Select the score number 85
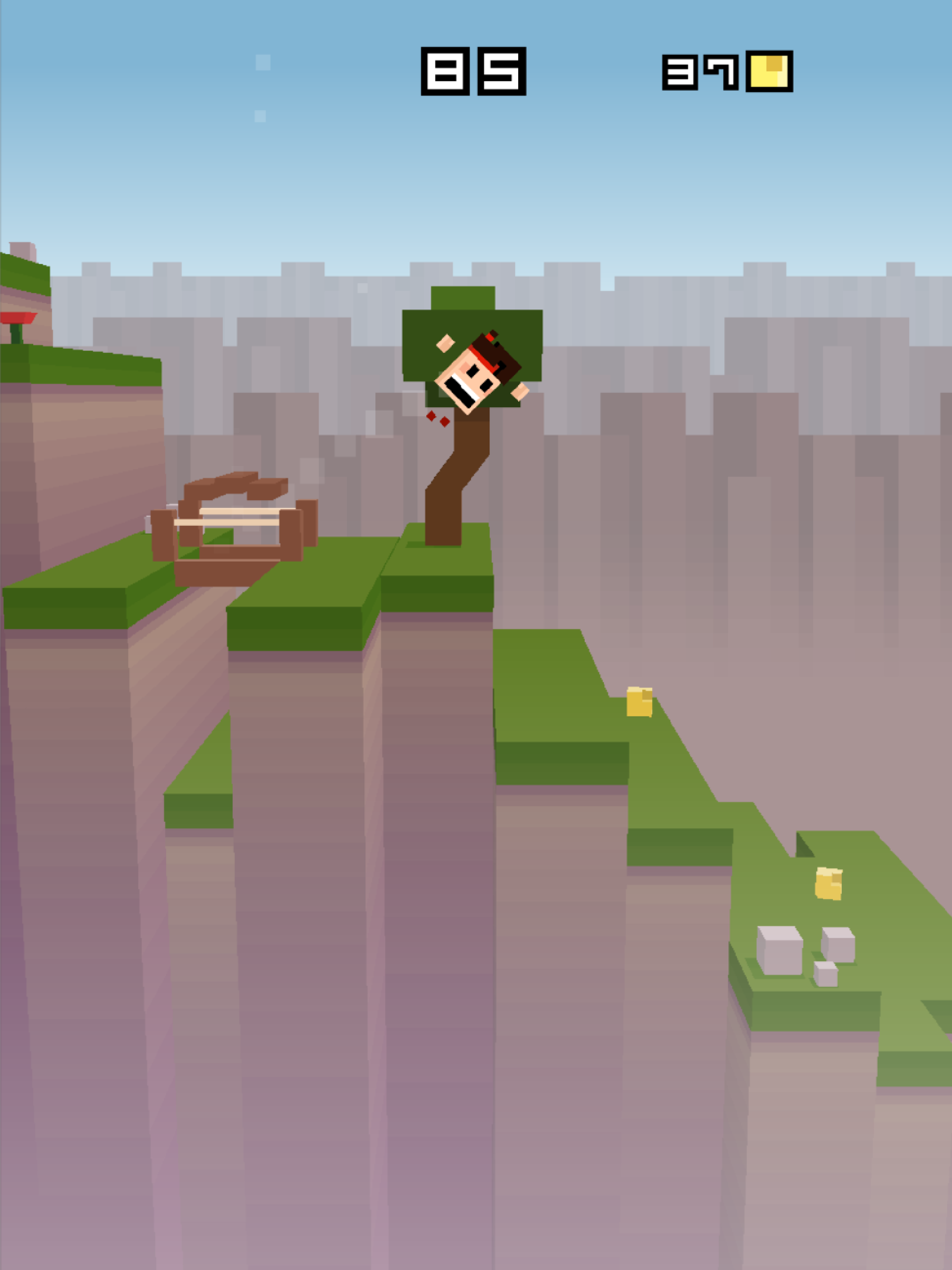Viewport: 952px width, 1270px height. point(472,71)
